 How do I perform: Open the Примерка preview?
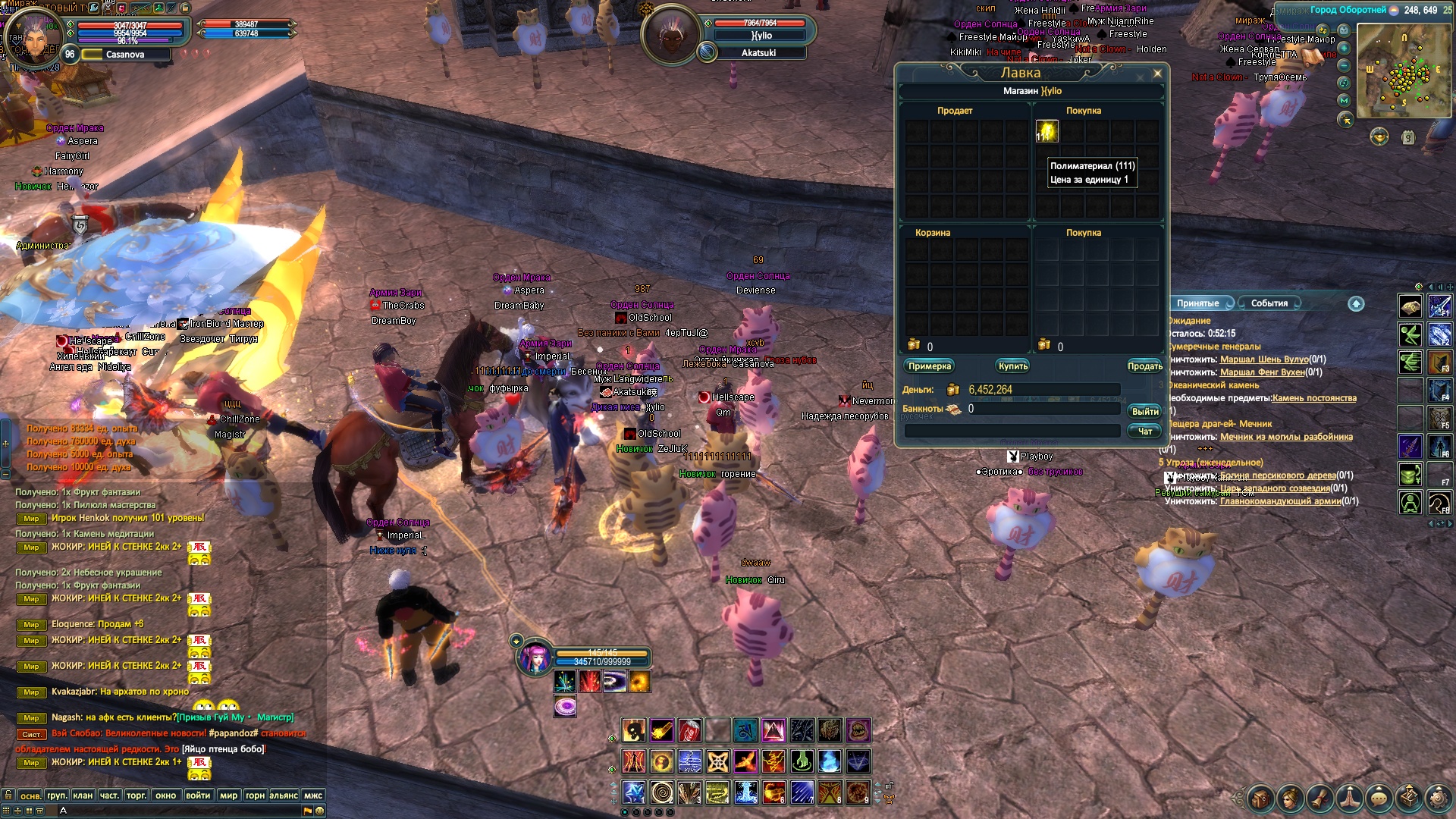(929, 366)
